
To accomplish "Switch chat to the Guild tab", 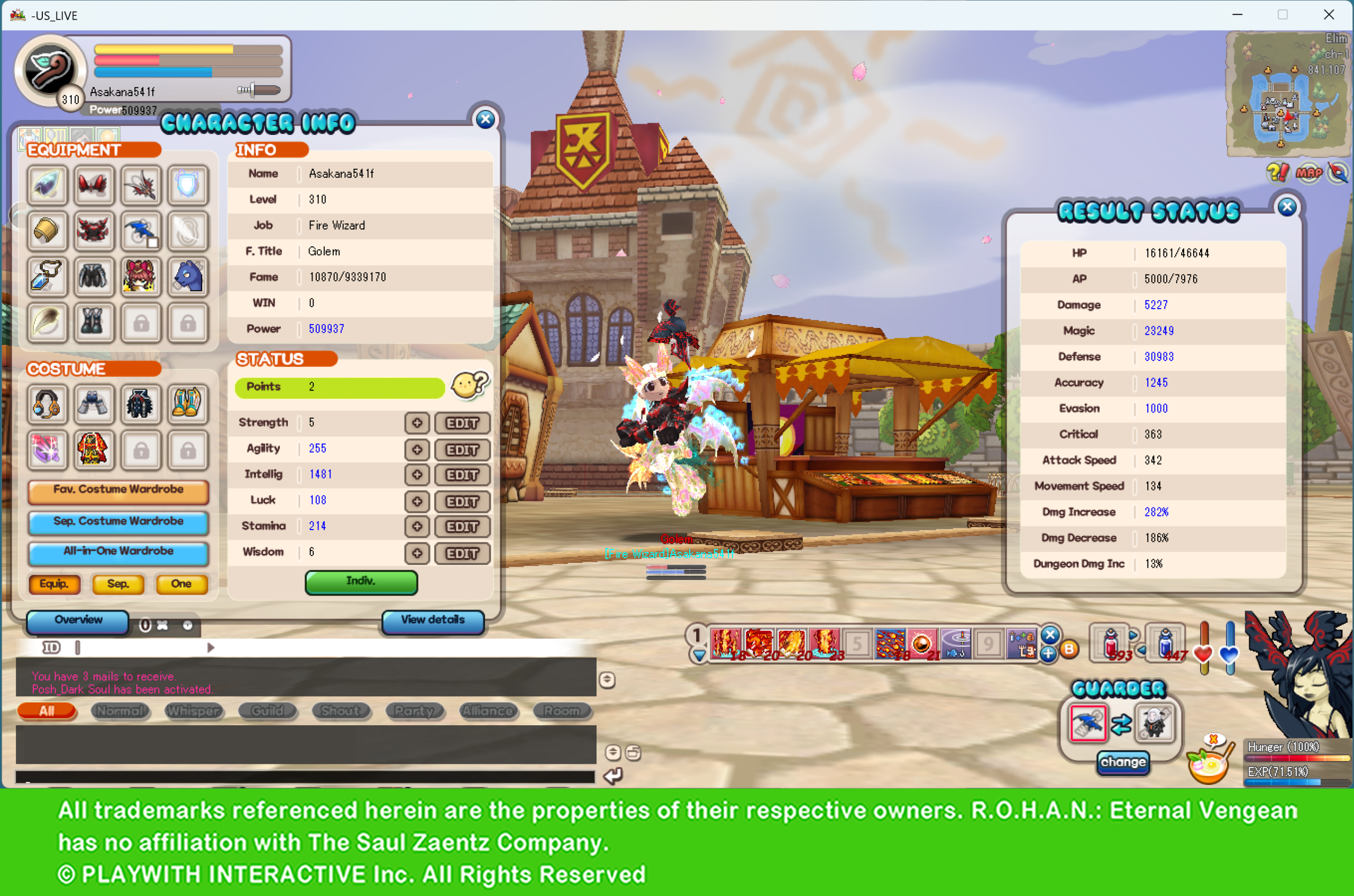I will coord(267,711).
